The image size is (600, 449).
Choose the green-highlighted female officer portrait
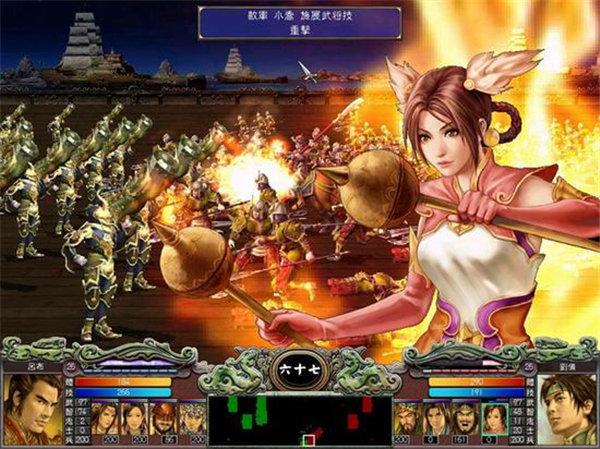pos(494,418)
